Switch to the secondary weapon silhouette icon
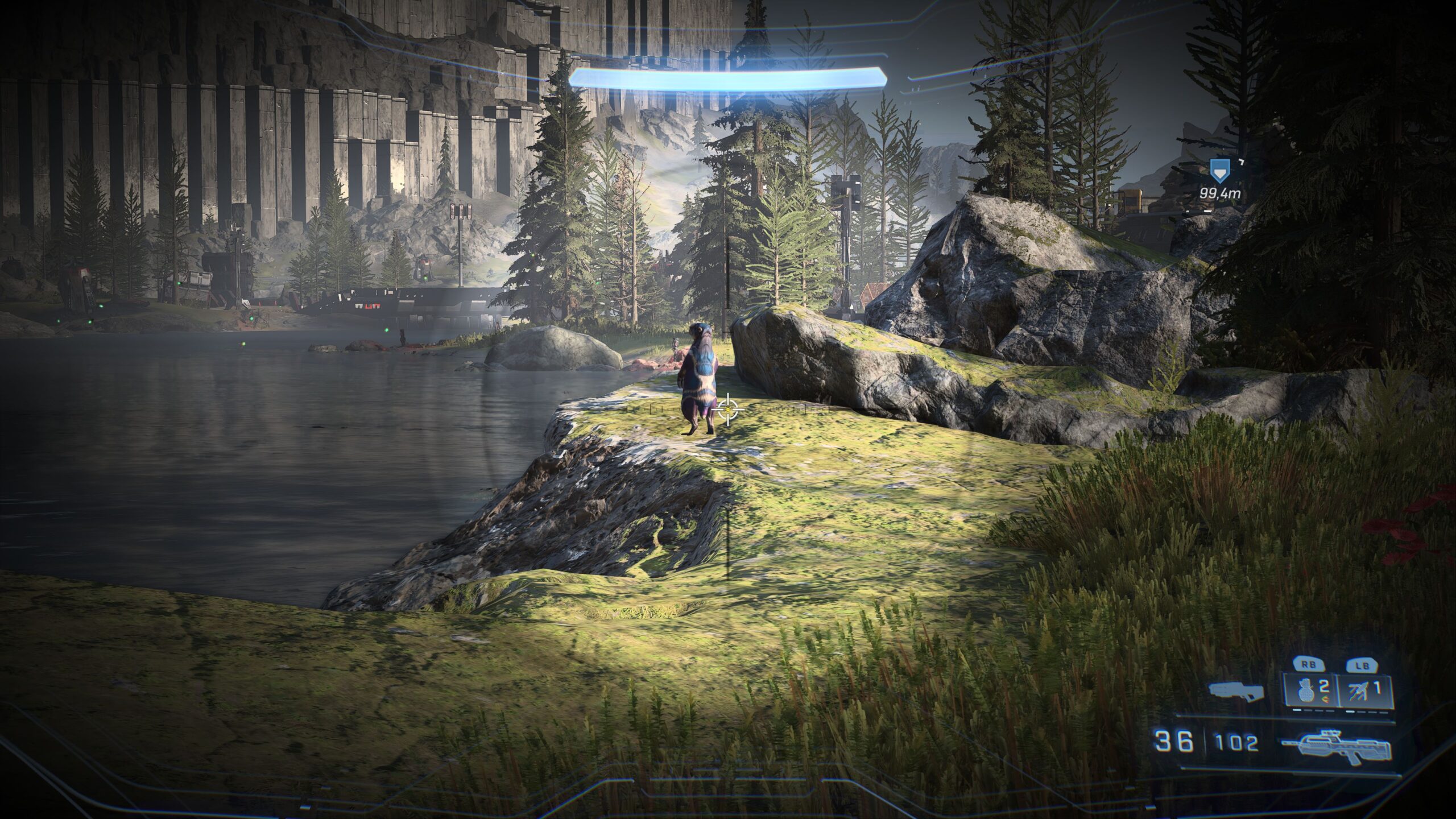Viewport: 1456px width, 819px height. (1236, 691)
